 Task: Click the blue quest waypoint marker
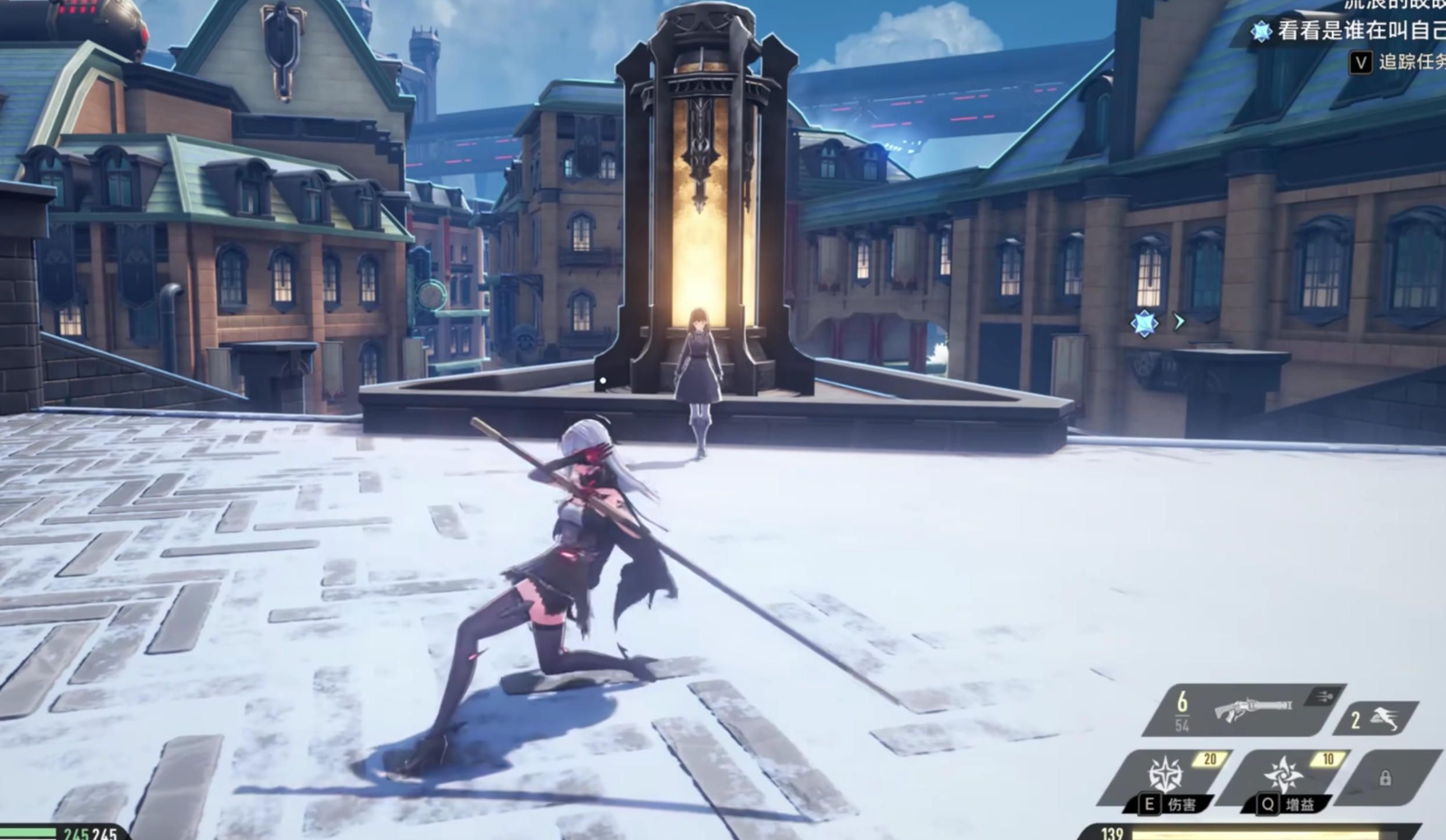click(1144, 323)
